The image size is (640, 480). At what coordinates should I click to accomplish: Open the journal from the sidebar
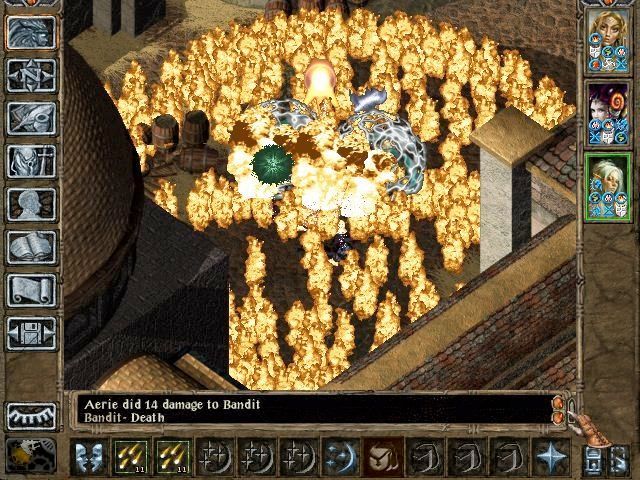click(x=31, y=118)
